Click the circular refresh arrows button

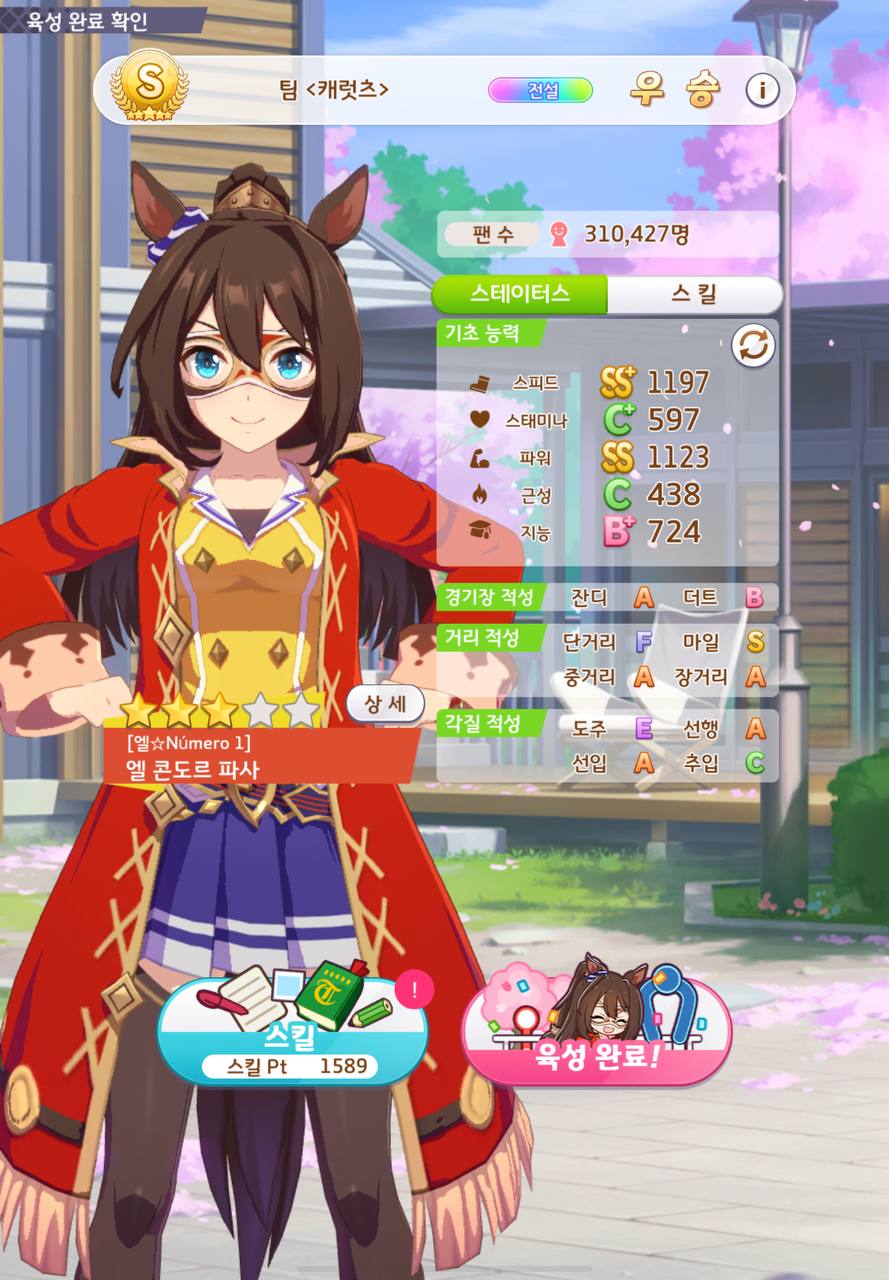(753, 345)
